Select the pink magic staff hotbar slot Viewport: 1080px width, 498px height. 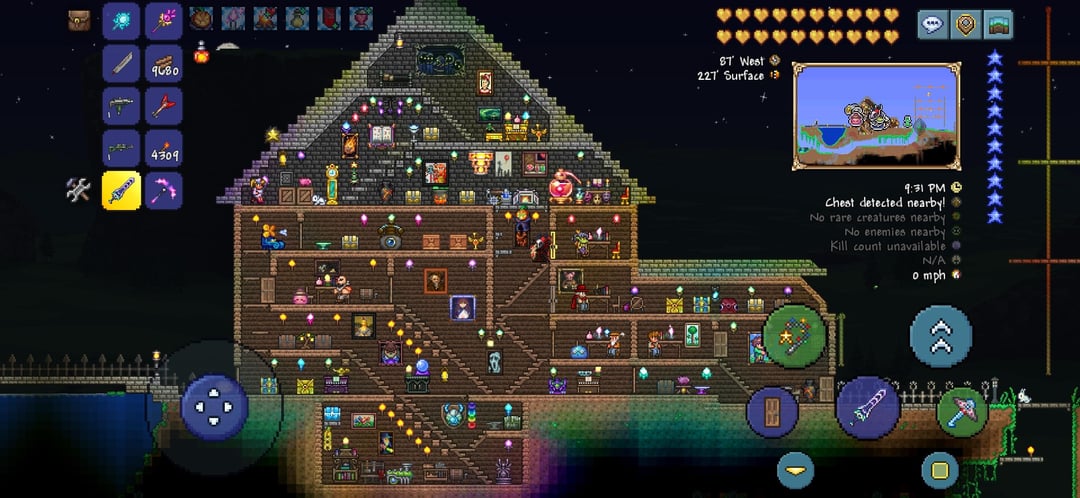(x=164, y=21)
